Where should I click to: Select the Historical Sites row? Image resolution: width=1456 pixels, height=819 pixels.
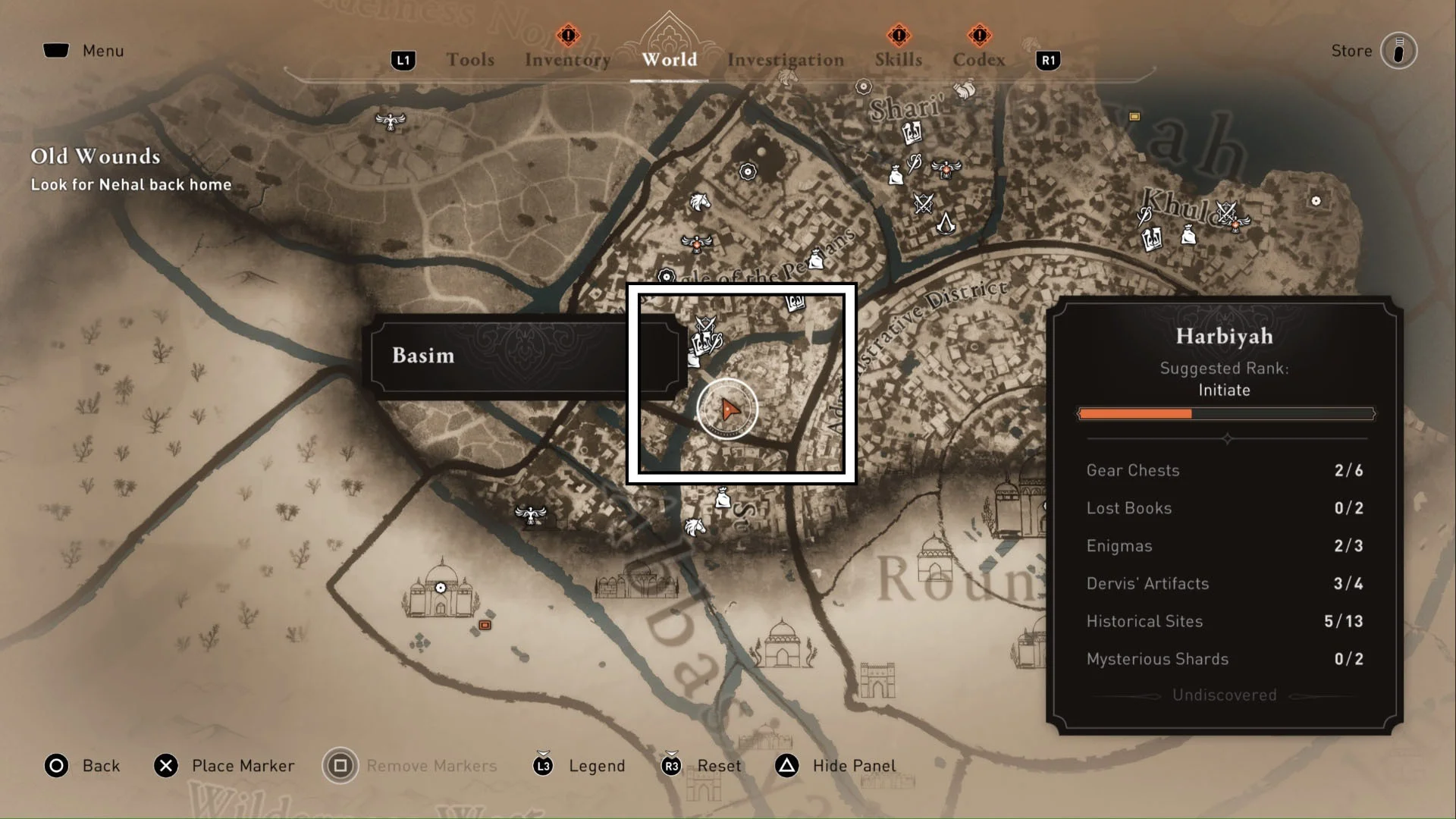(1224, 621)
